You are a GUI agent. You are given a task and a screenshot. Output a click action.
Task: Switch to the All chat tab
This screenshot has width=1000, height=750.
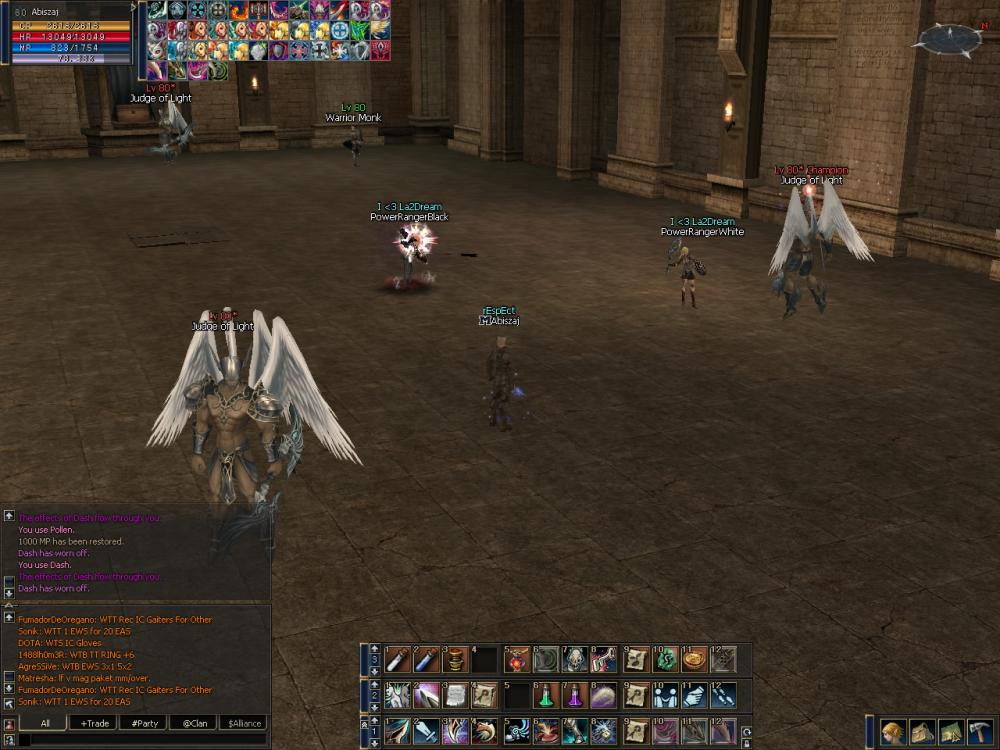click(45, 723)
